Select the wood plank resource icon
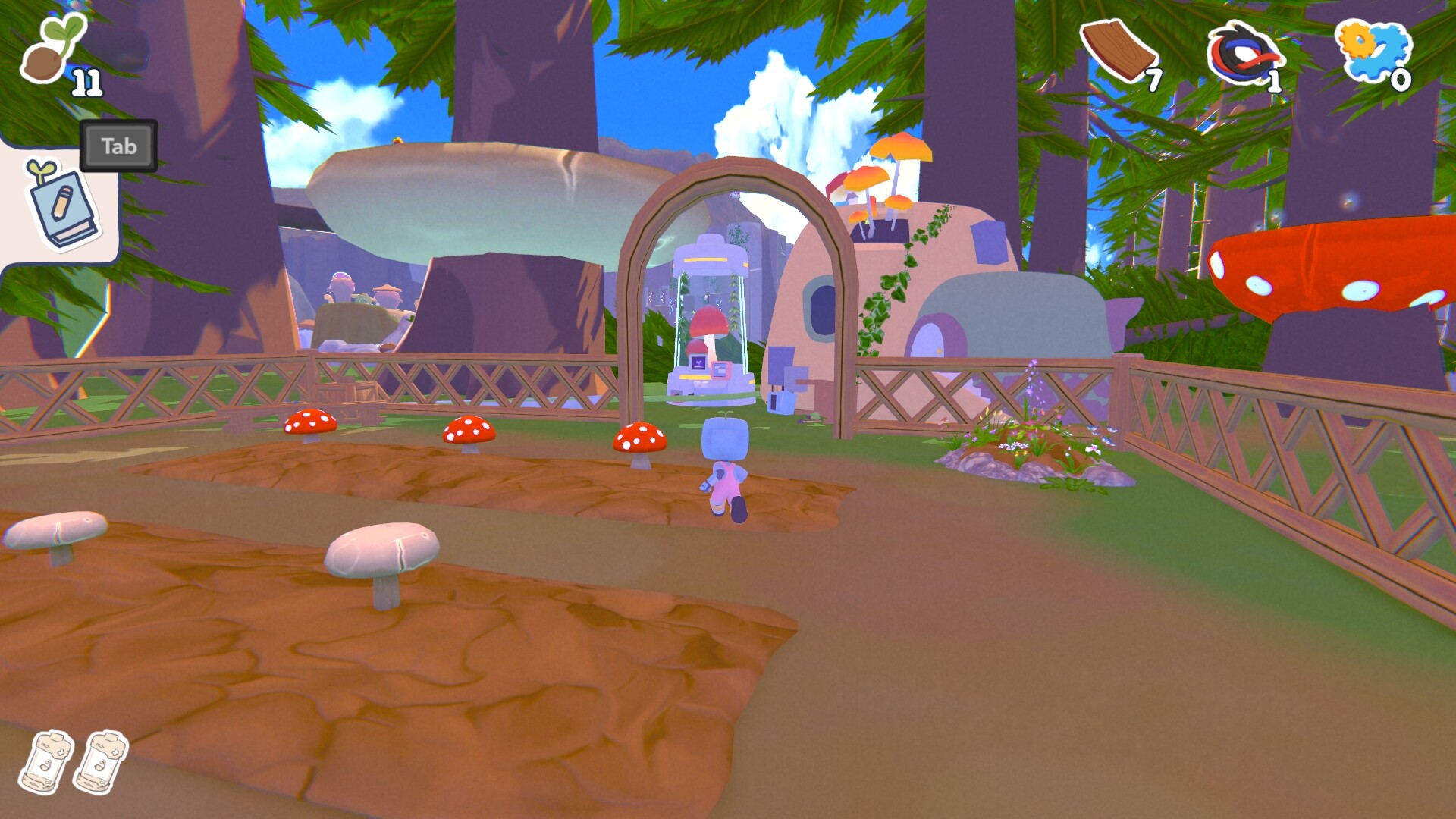The height and width of the screenshot is (819, 1456). pyautogui.click(x=1118, y=50)
